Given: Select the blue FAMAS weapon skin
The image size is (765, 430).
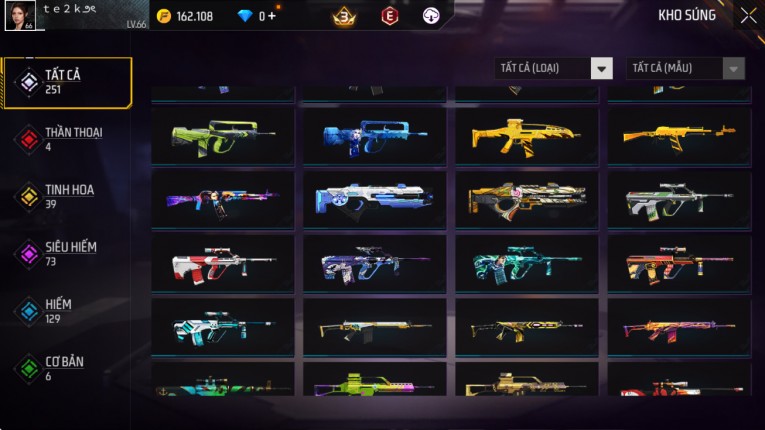Looking at the screenshot, I should pos(374,136).
